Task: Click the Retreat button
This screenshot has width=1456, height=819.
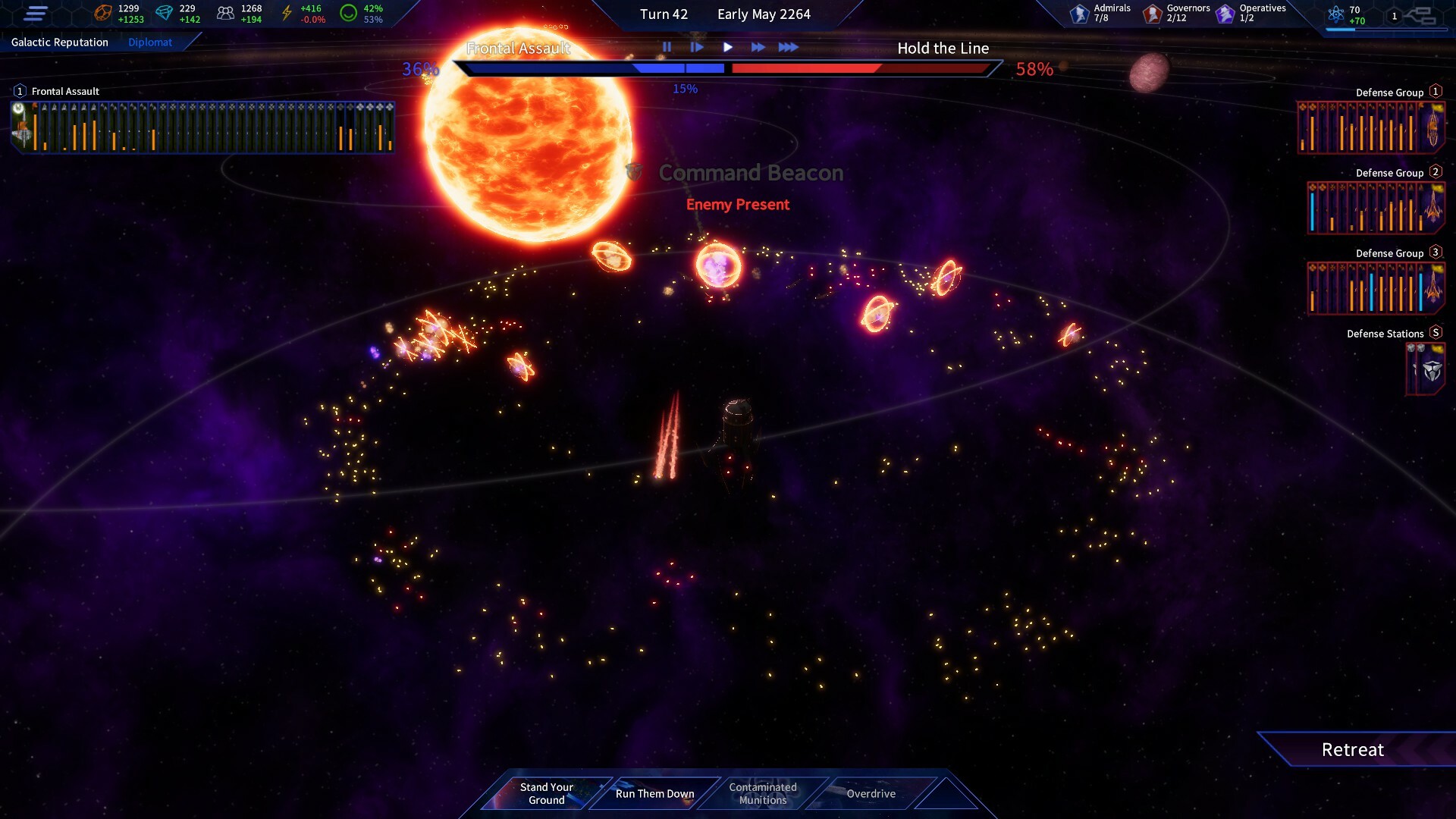Action: (1353, 749)
